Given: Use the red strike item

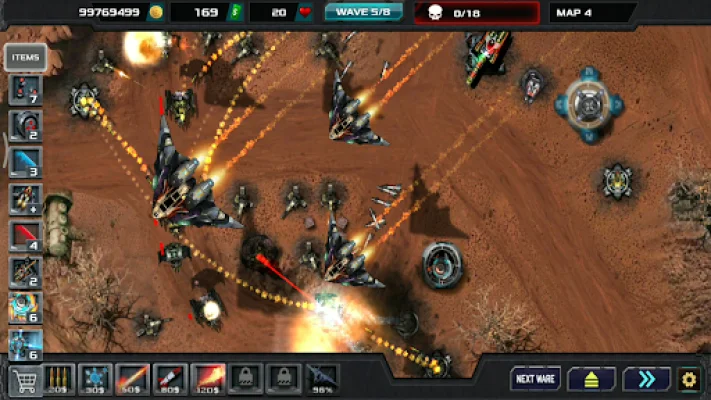Looking at the screenshot, I should pyautogui.click(x=25, y=236).
